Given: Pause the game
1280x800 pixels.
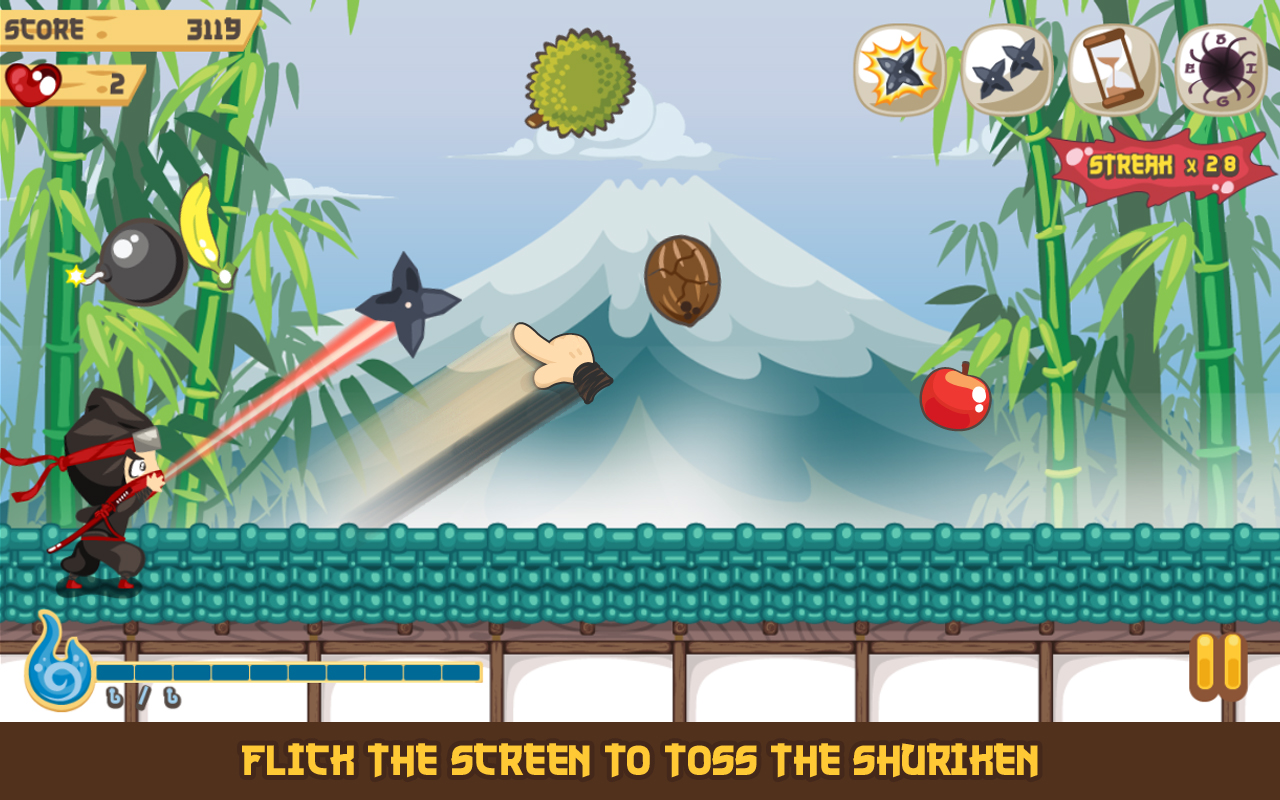Looking at the screenshot, I should pos(1218,664).
